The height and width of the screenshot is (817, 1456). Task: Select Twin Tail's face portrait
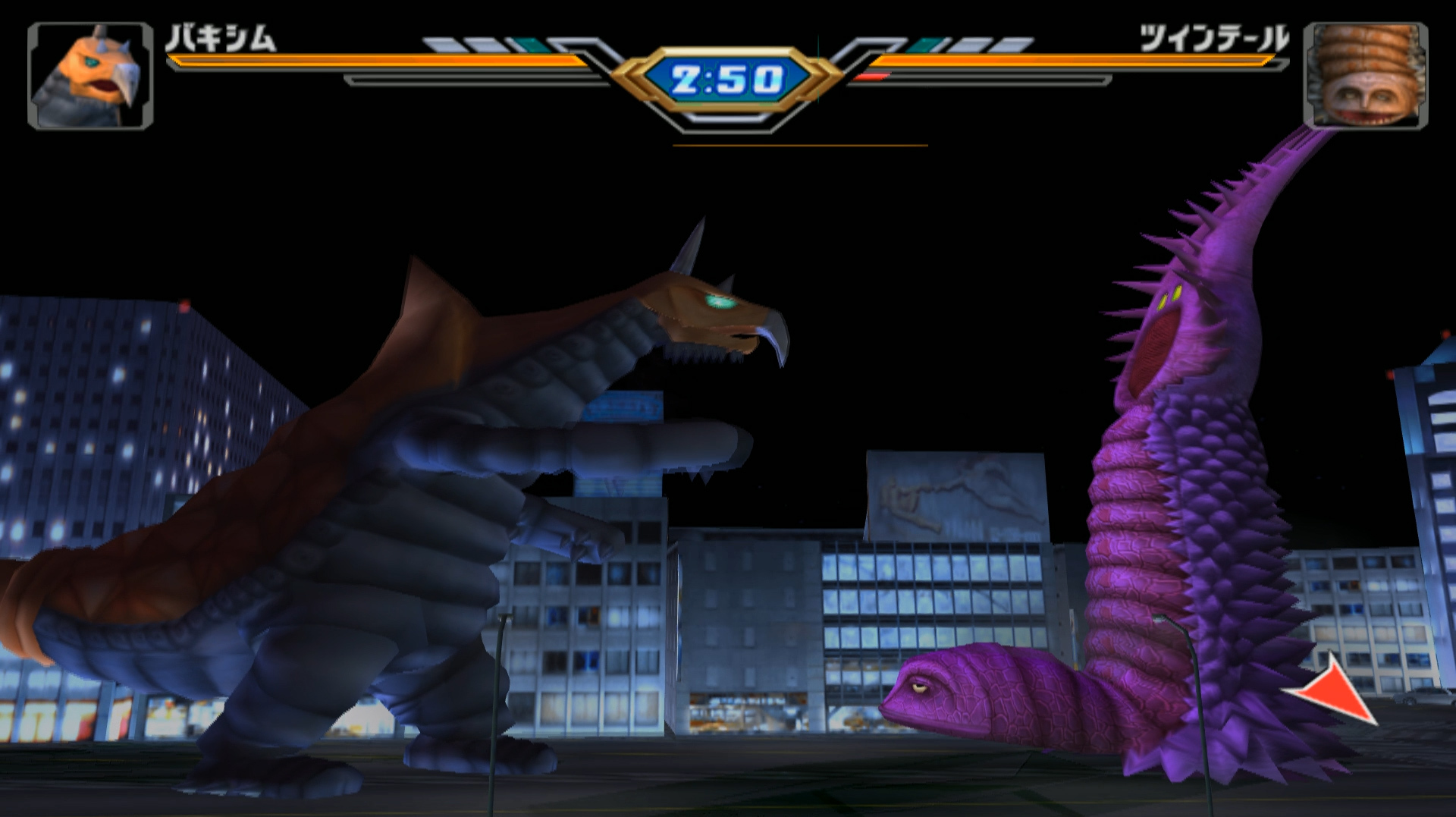coord(1365,75)
